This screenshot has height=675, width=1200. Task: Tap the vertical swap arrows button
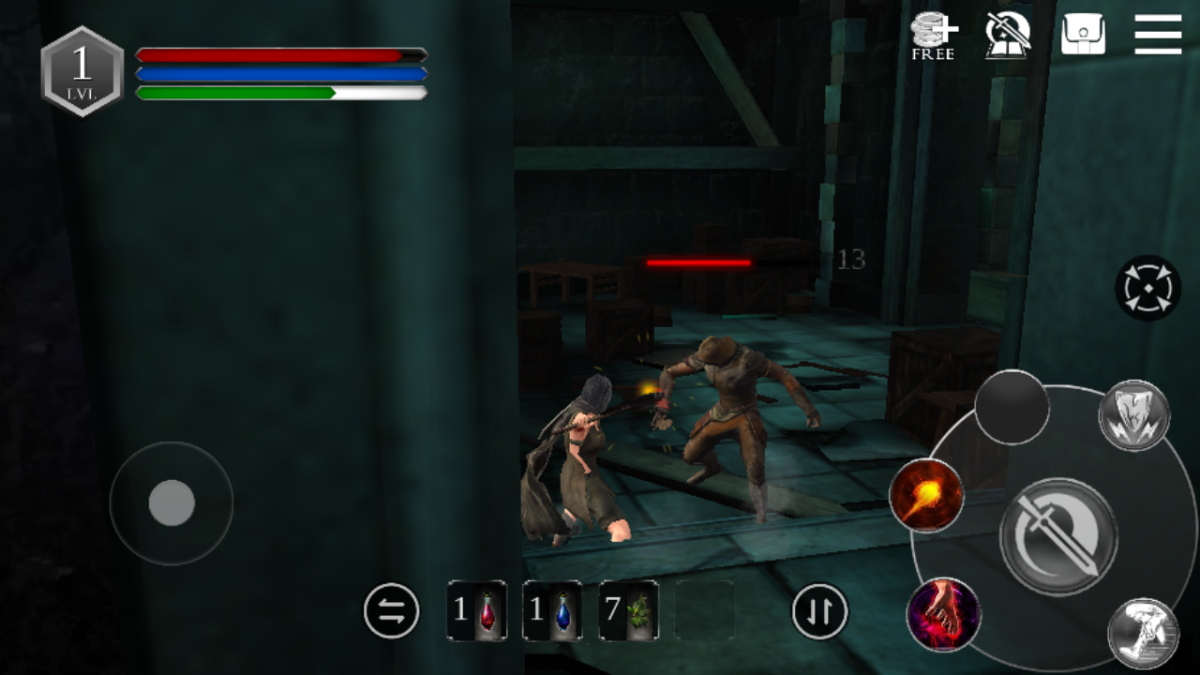coord(820,610)
